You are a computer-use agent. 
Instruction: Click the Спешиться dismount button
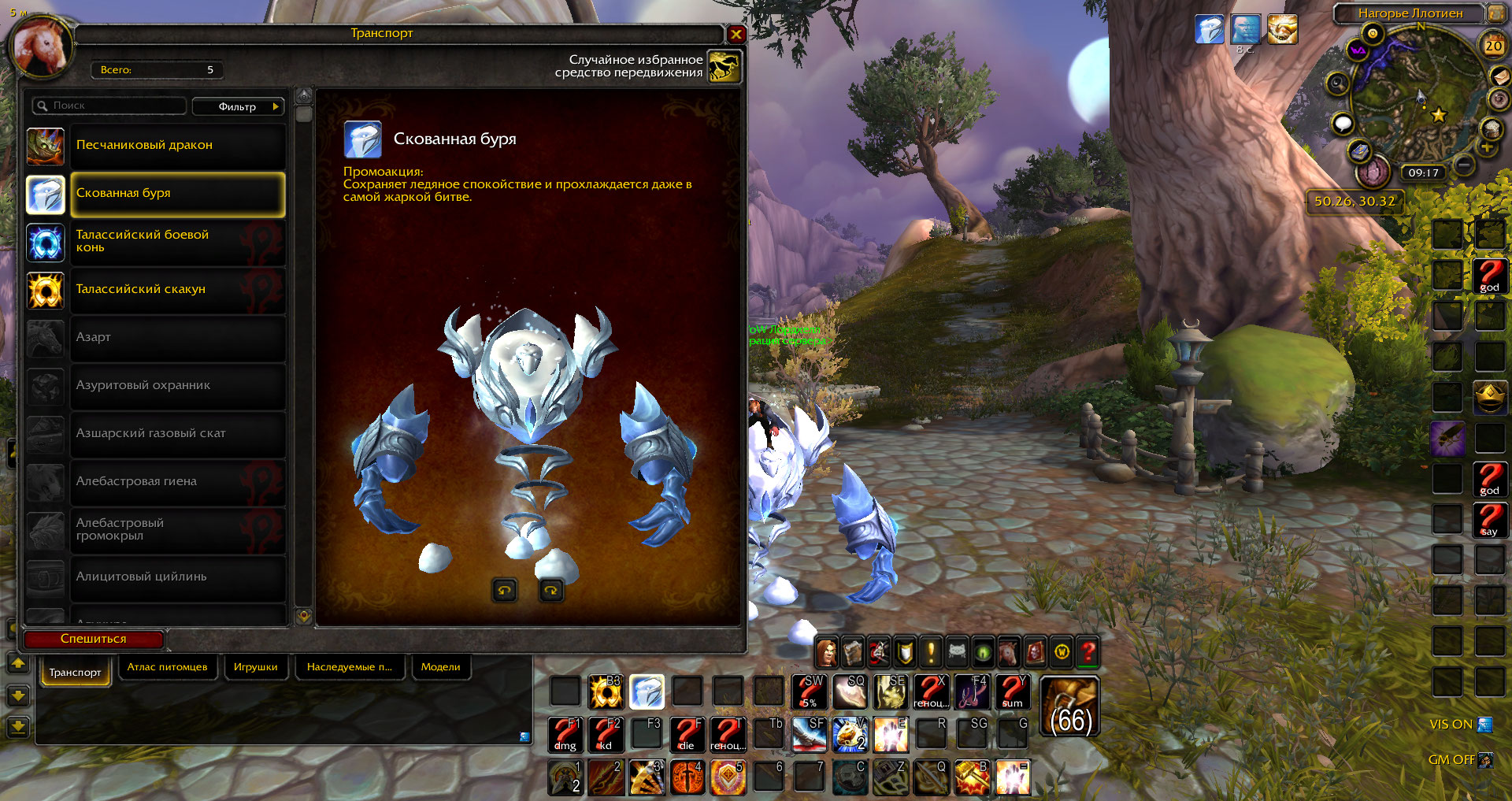pyautogui.click(x=94, y=639)
